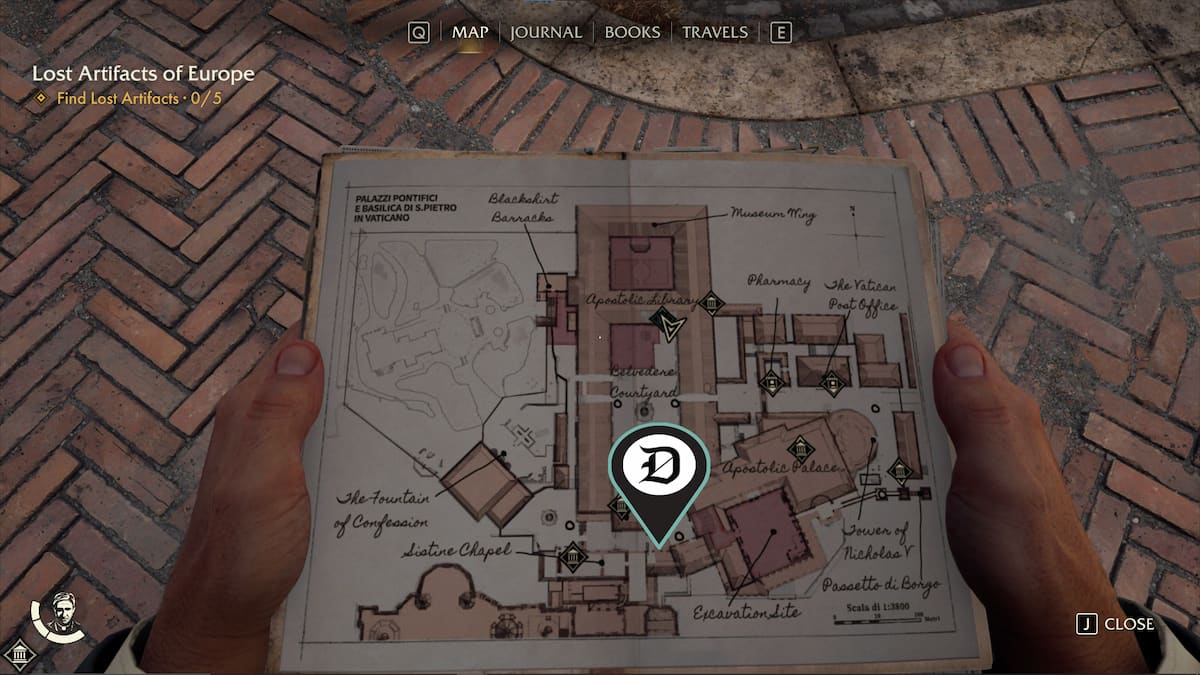Choose the Pharmacy map marker
This screenshot has width=1200, height=675.
click(770, 381)
